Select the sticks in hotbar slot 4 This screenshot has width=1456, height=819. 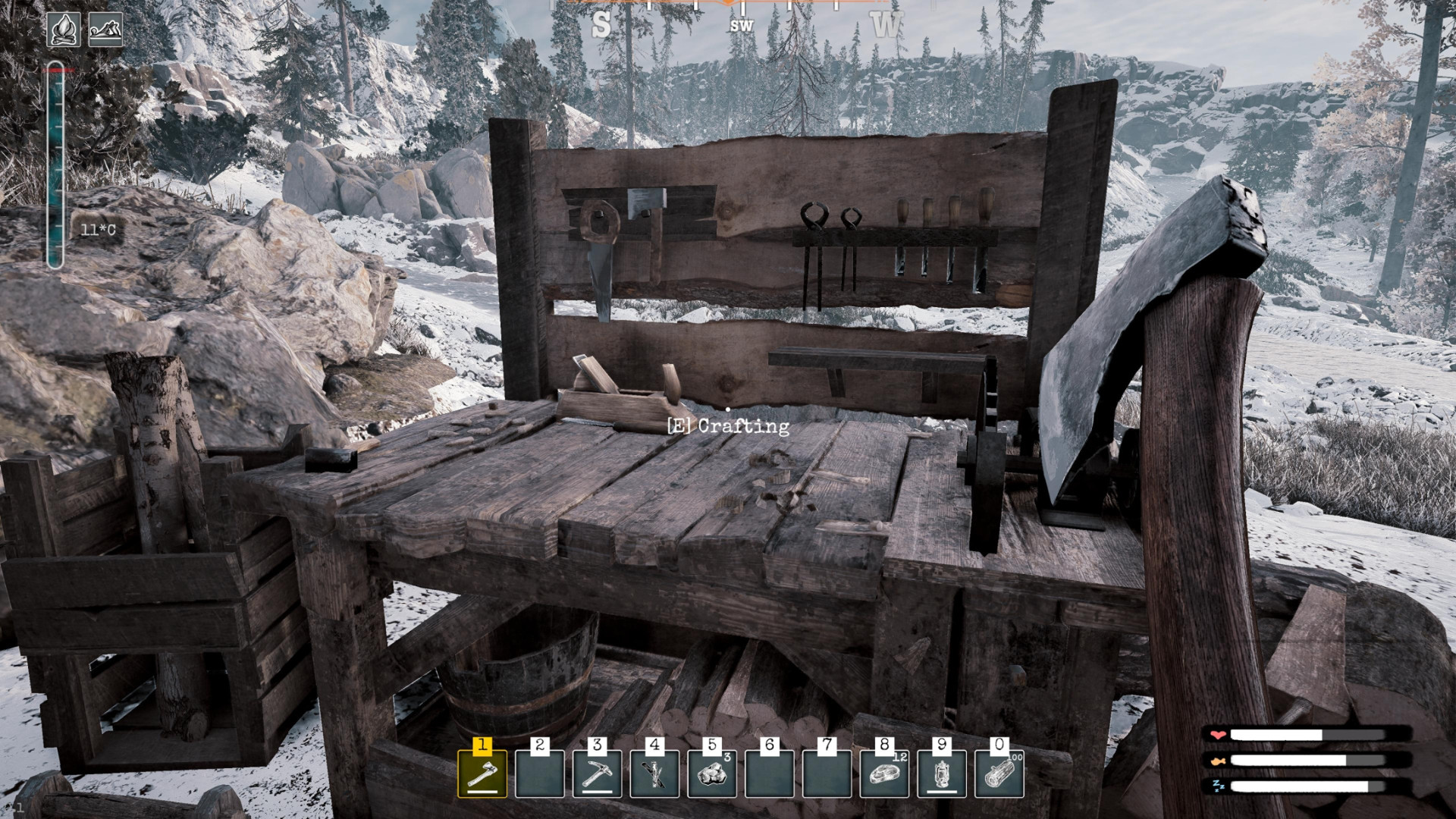[x=654, y=774]
